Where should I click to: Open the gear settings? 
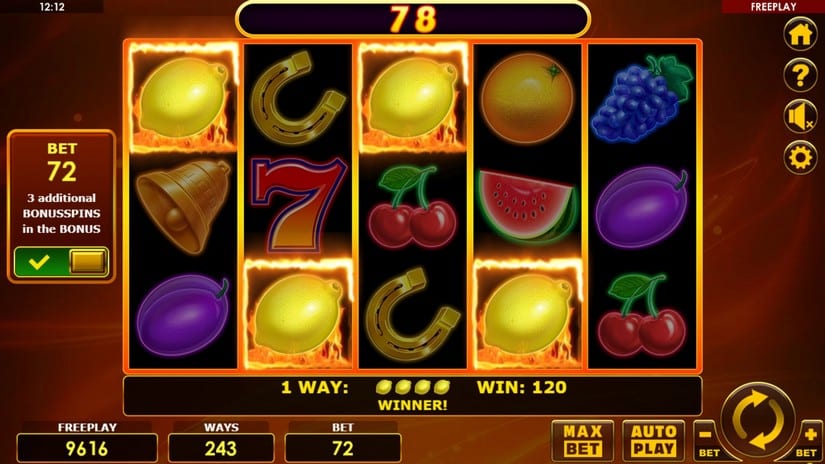[799, 157]
